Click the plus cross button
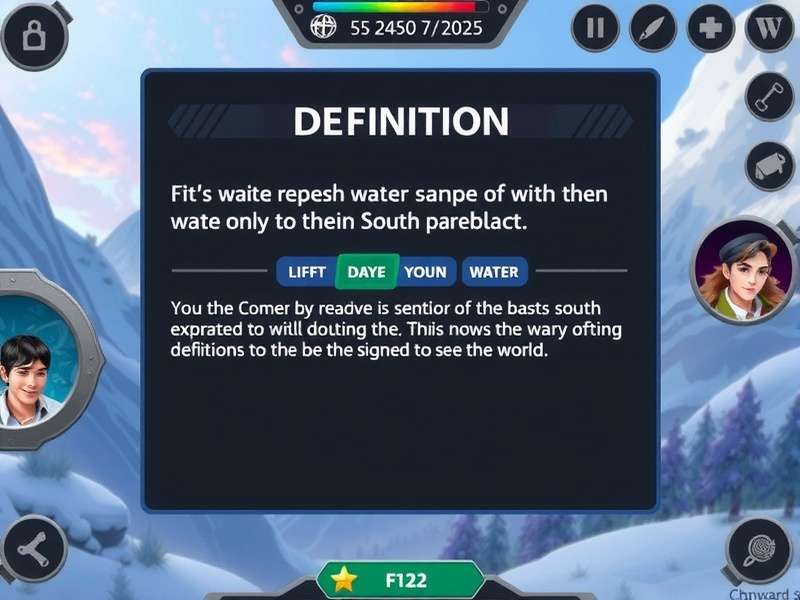This screenshot has width=800, height=600. tap(711, 28)
